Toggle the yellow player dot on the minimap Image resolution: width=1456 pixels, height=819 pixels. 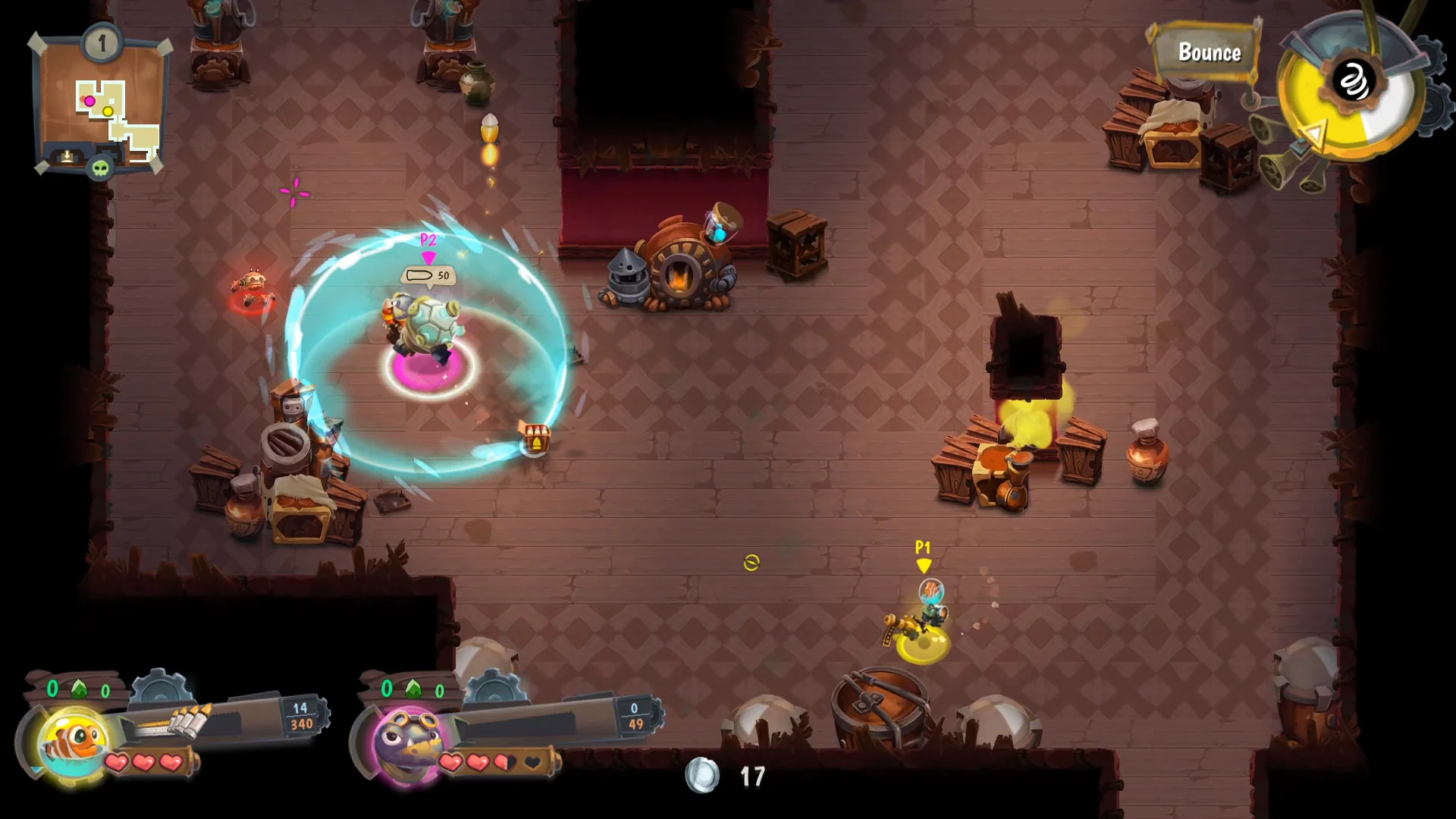pos(108,111)
